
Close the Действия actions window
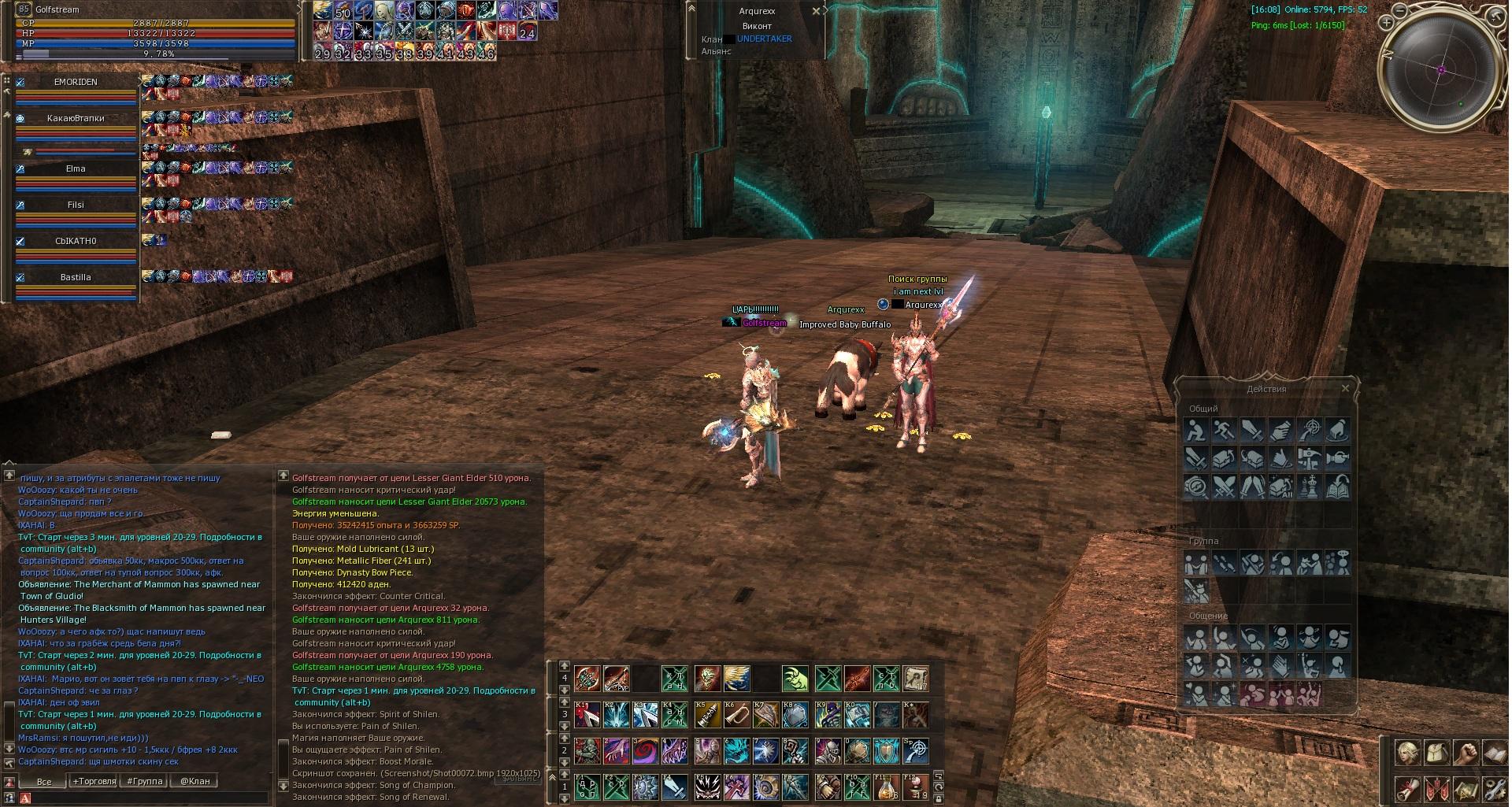[1345, 389]
